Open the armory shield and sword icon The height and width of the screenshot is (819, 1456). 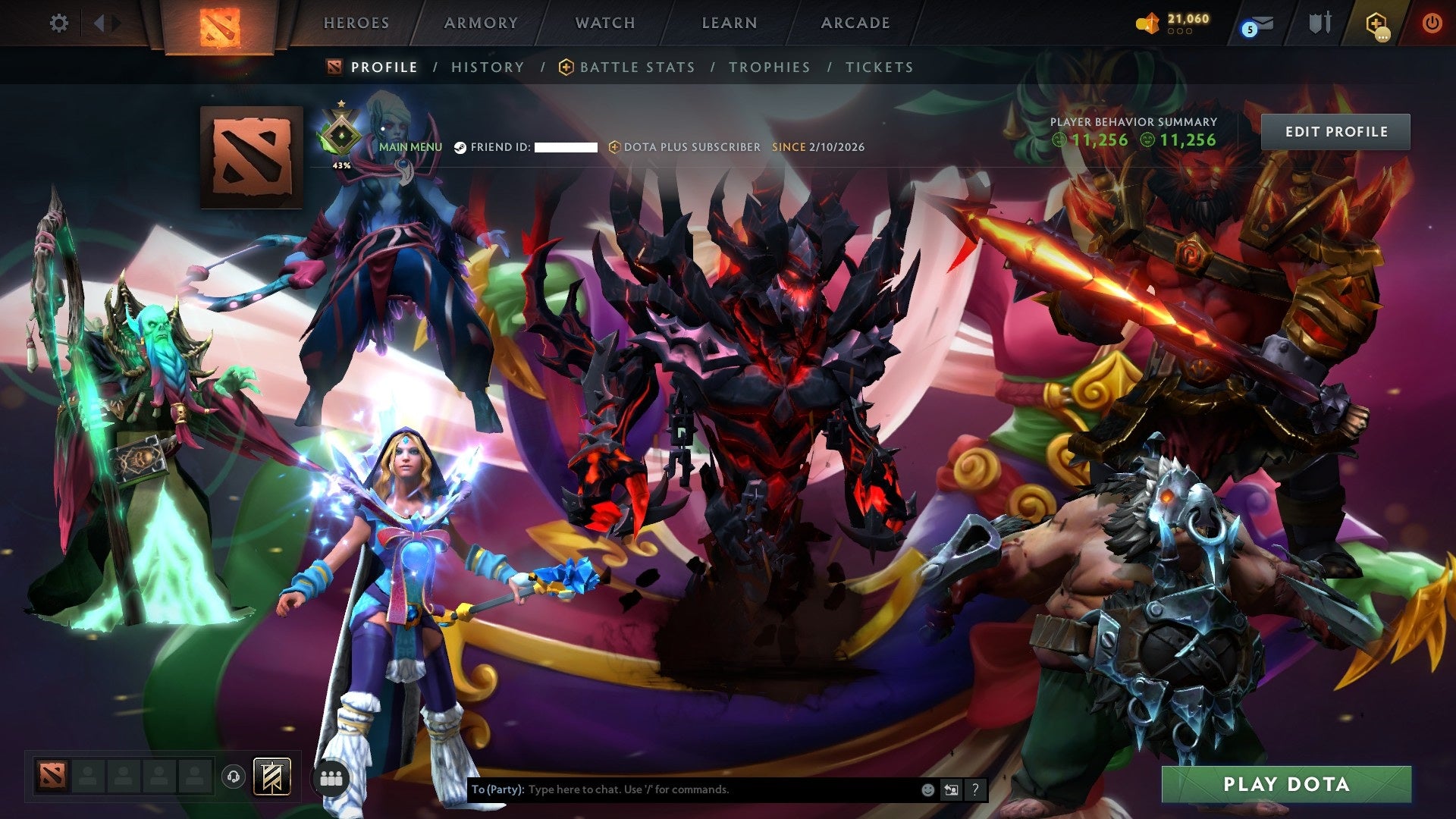tap(1319, 23)
